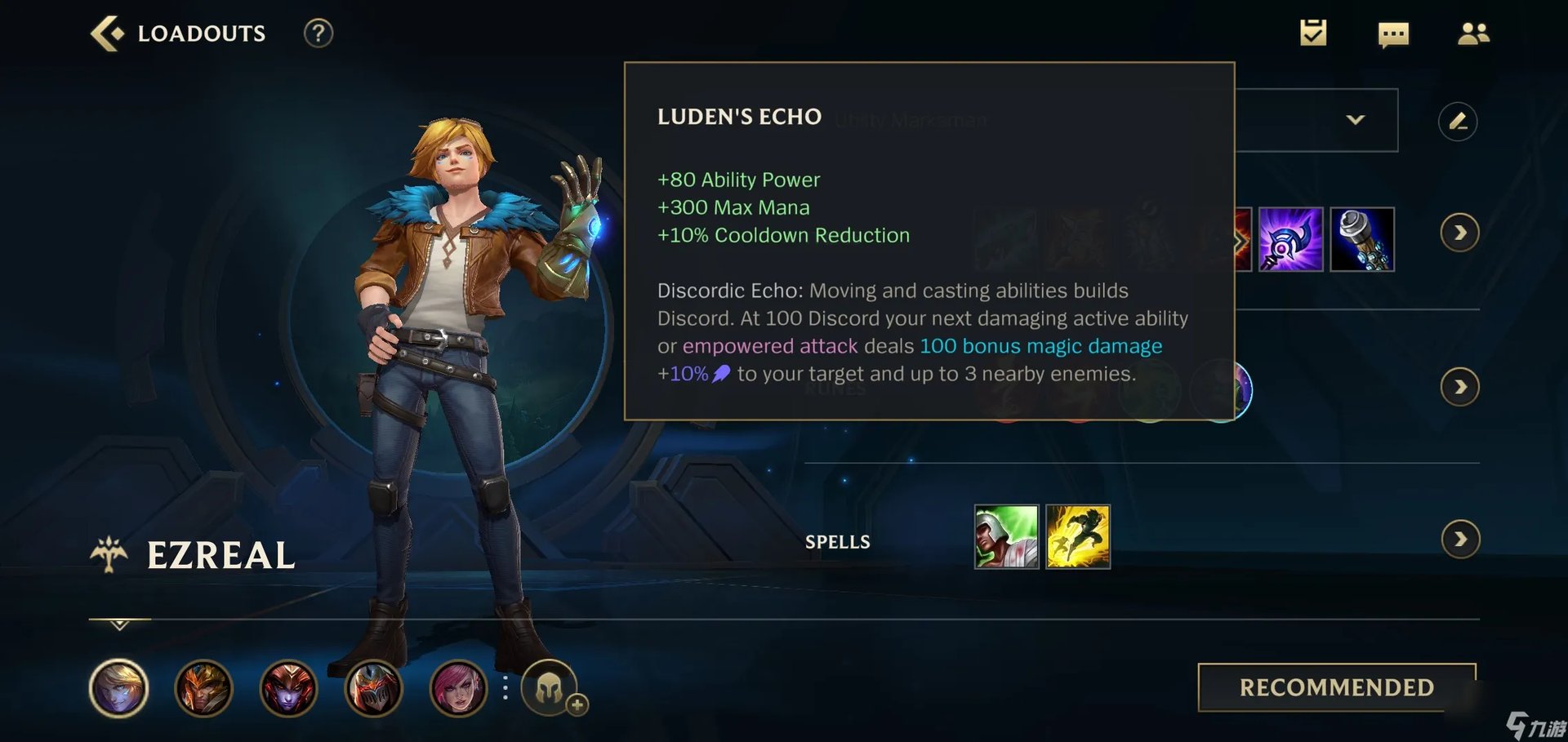The height and width of the screenshot is (742, 1568).
Task: Click the Luden's Echo item icon
Action: [x=1292, y=239]
